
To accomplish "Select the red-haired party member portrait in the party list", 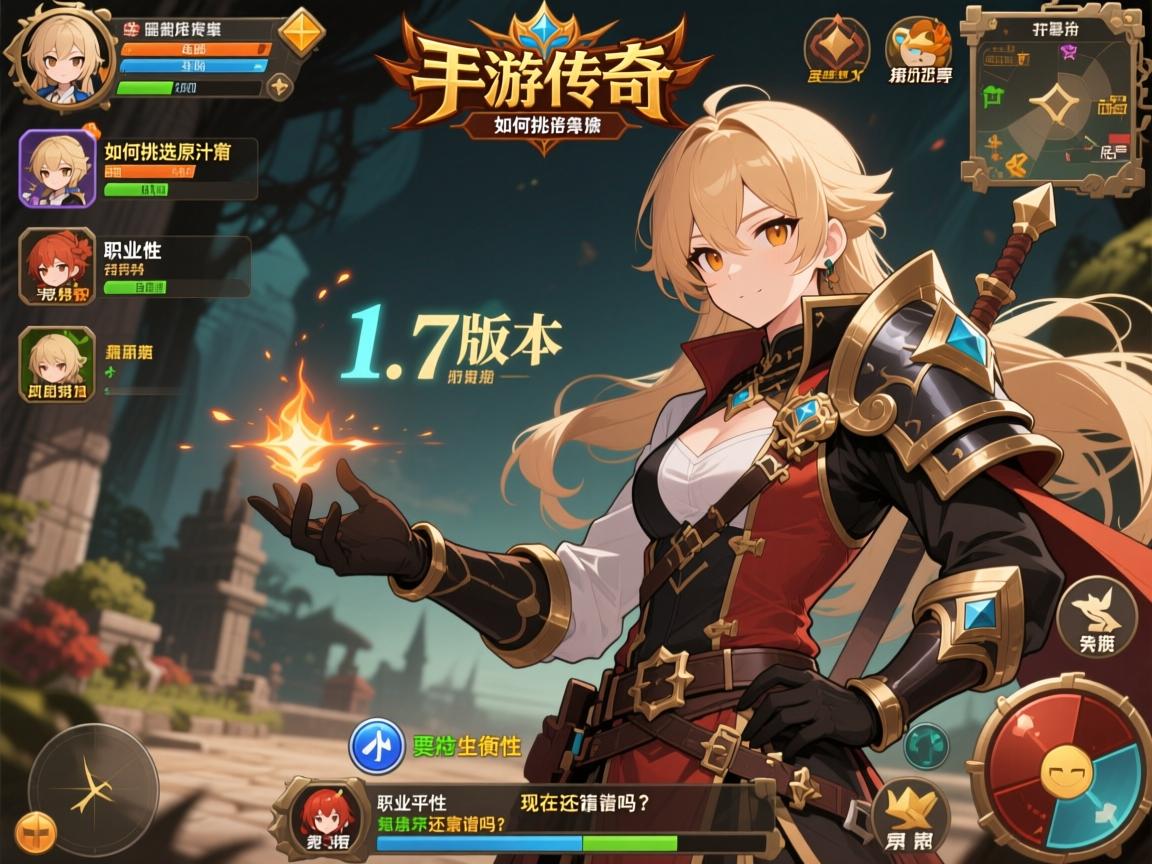I will (57, 265).
